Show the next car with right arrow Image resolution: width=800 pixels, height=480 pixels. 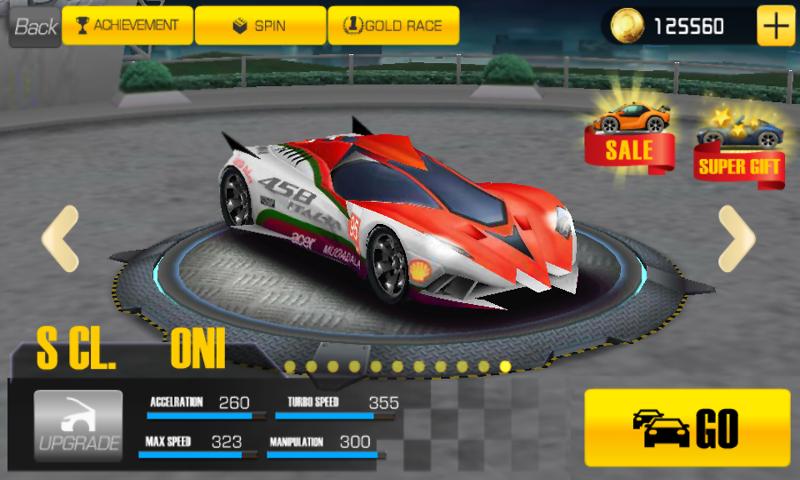coord(736,237)
